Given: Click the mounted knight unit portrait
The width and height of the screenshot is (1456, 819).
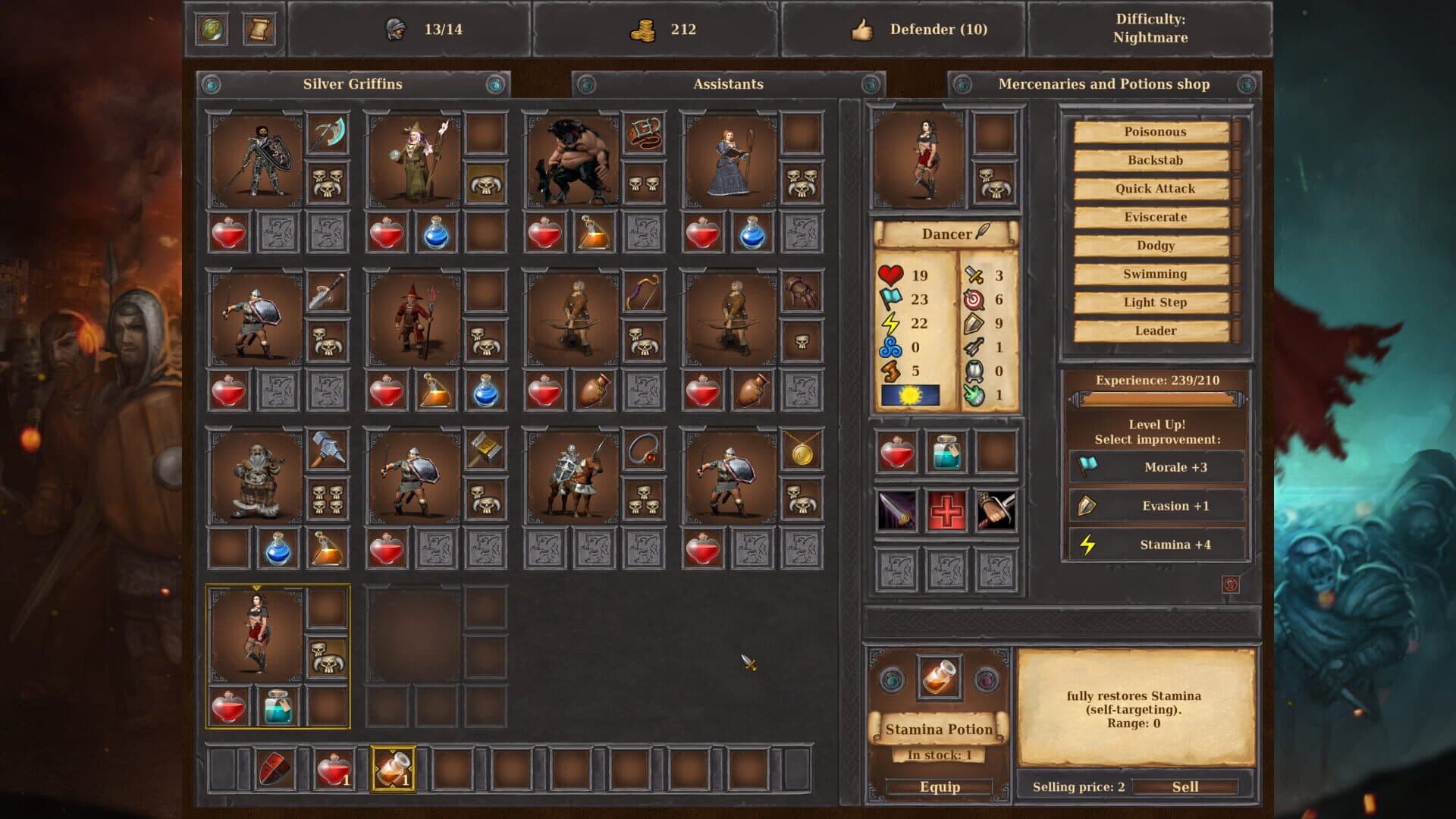Looking at the screenshot, I should pos(572,478).
